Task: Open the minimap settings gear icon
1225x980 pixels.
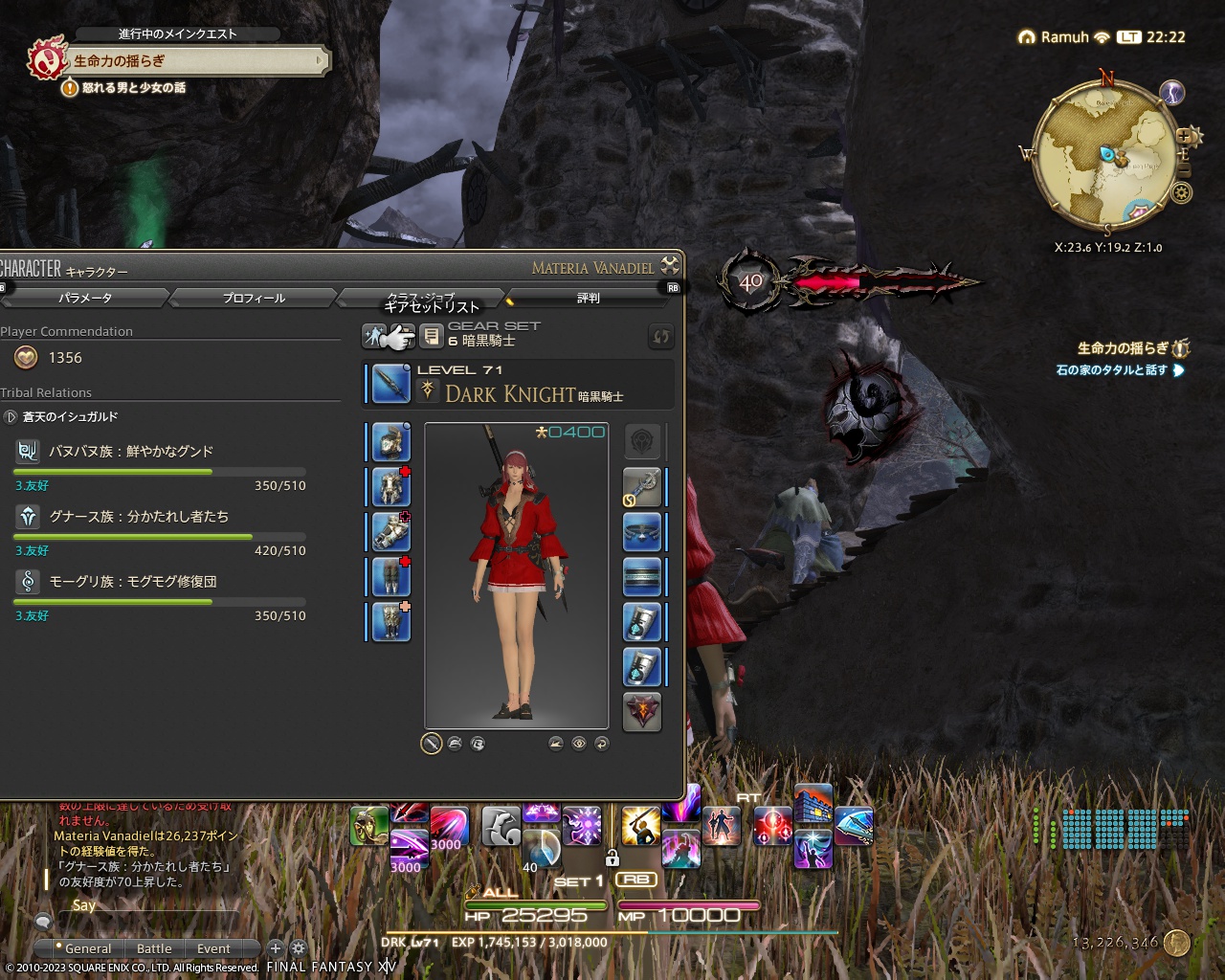Action: pyautogui.click(x=1181, y=193)
